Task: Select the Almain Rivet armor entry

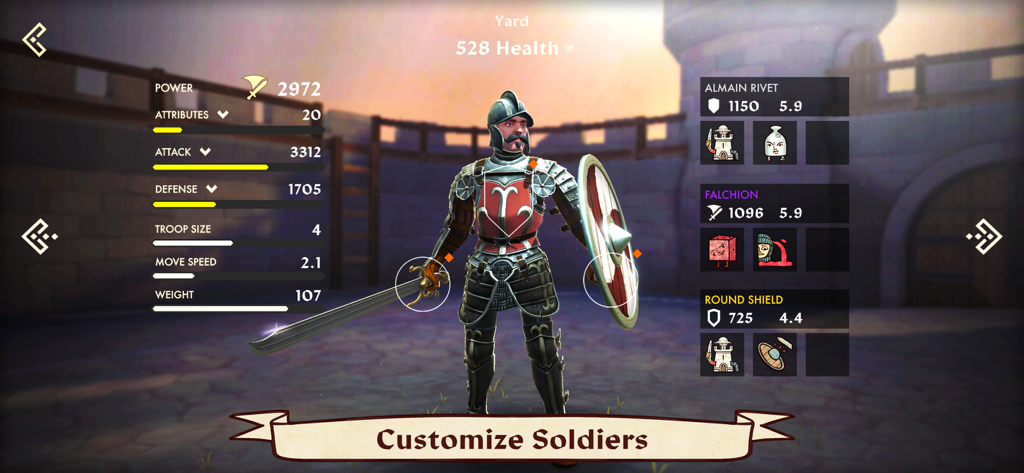Action: (775, 97)
